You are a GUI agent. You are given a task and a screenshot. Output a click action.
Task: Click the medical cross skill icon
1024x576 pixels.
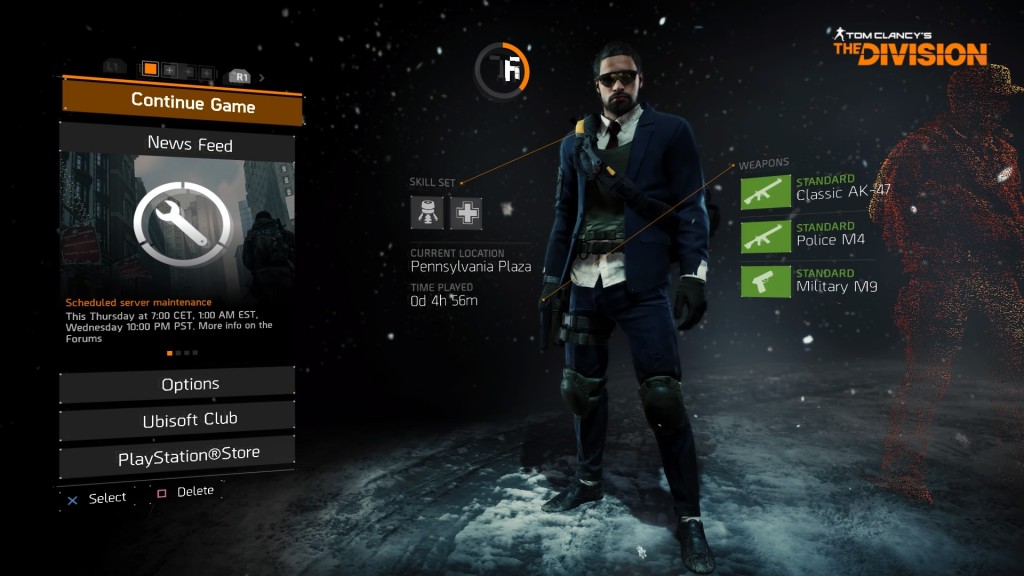pyautogui.click(x=465, y=212)
